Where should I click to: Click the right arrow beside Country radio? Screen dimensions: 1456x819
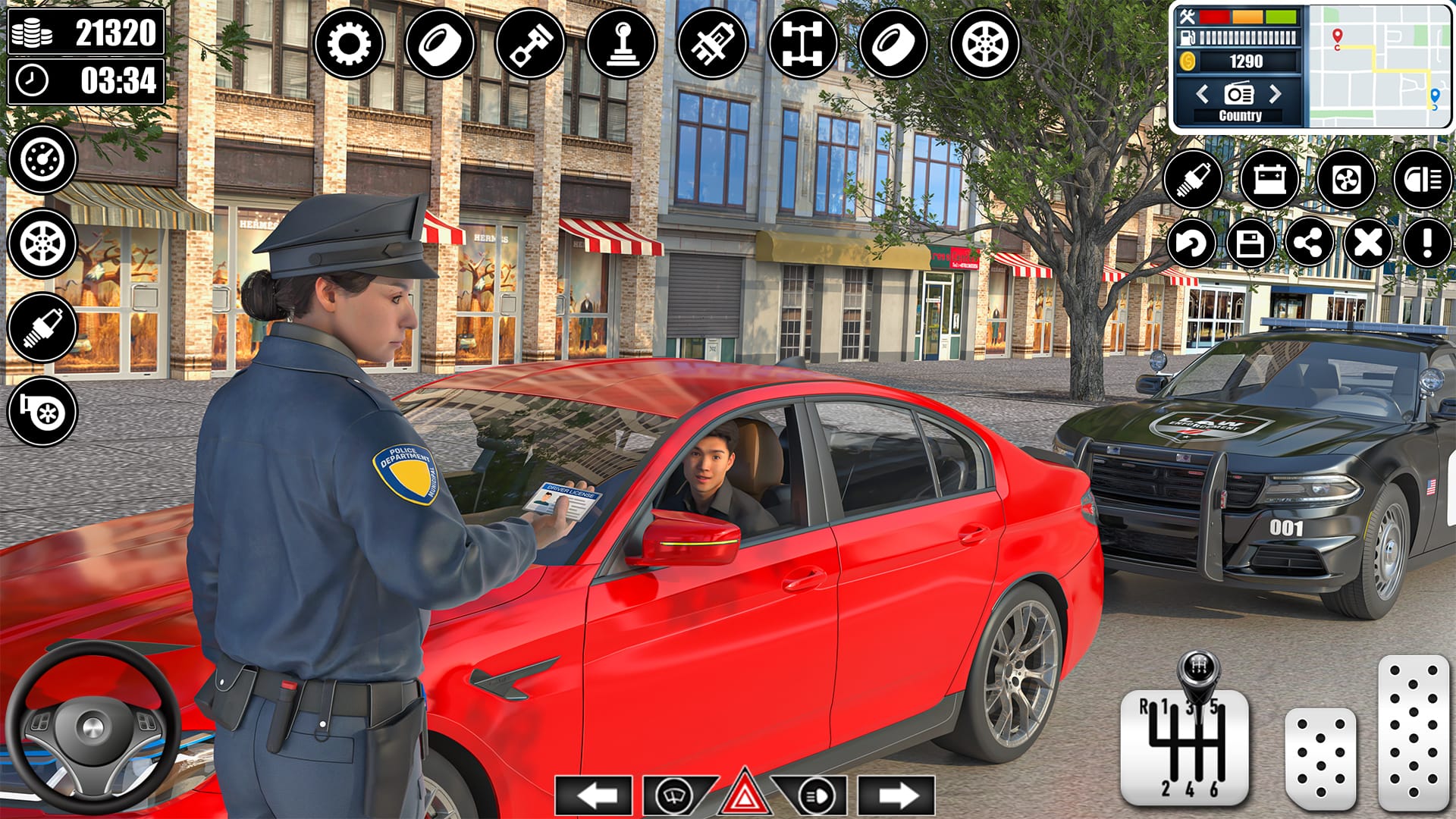pos(1274,96)
